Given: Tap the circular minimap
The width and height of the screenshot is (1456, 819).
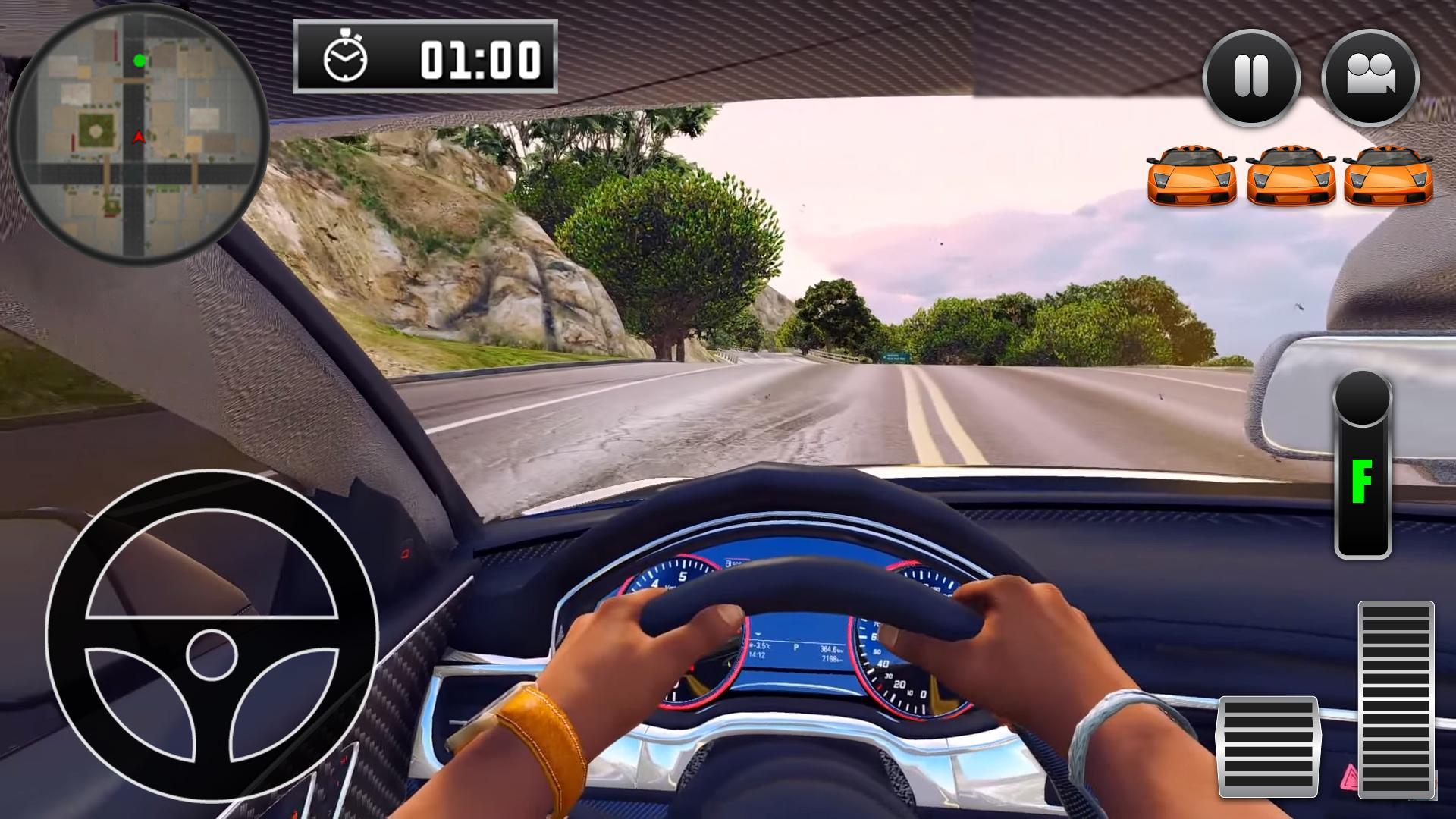Looking at the screenshot, I should click(x=138, y=136).
